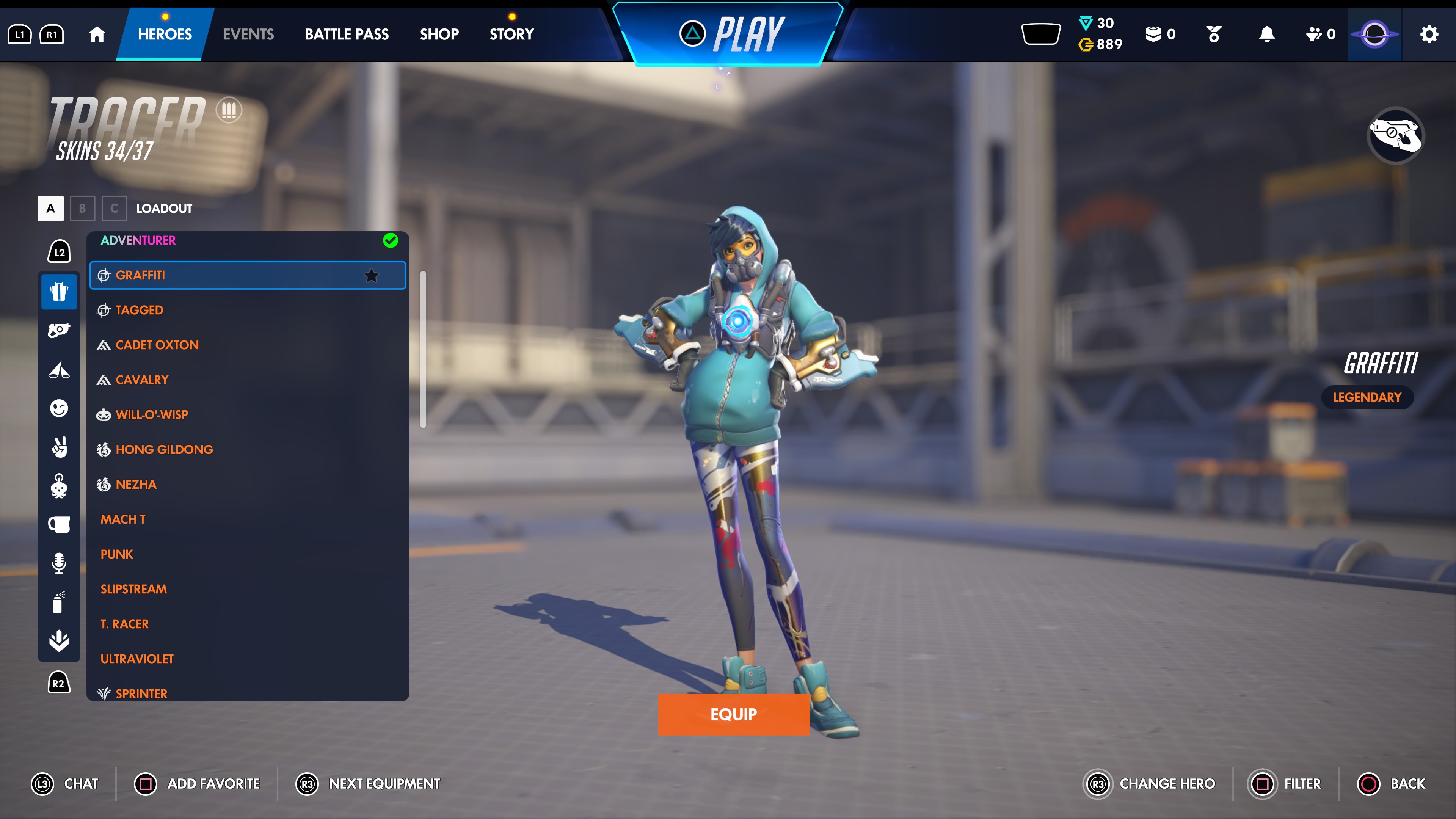The width and height of the screenshot is (1456, 819).
Task: Open the spray can category
Action: 59,602
